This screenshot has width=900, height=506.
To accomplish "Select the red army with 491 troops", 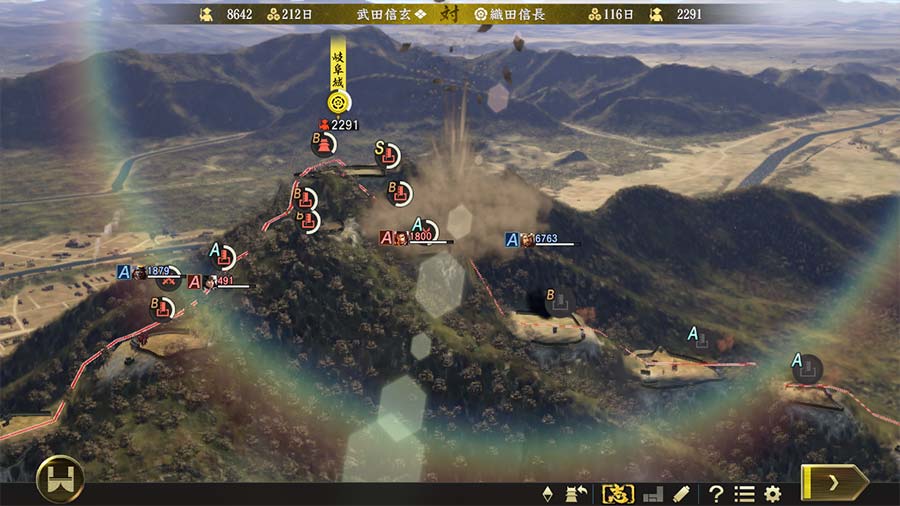I will click(x=214, y=282).
